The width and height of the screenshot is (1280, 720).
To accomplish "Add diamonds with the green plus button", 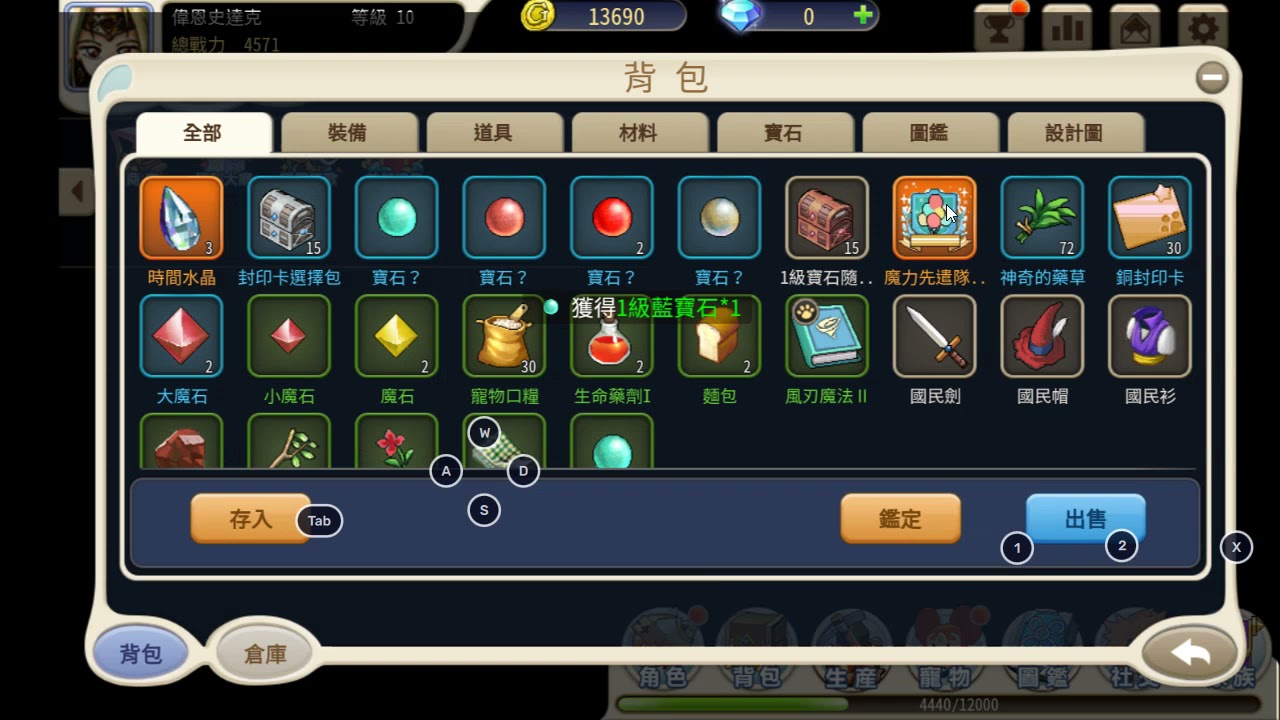I will [862, 16].
